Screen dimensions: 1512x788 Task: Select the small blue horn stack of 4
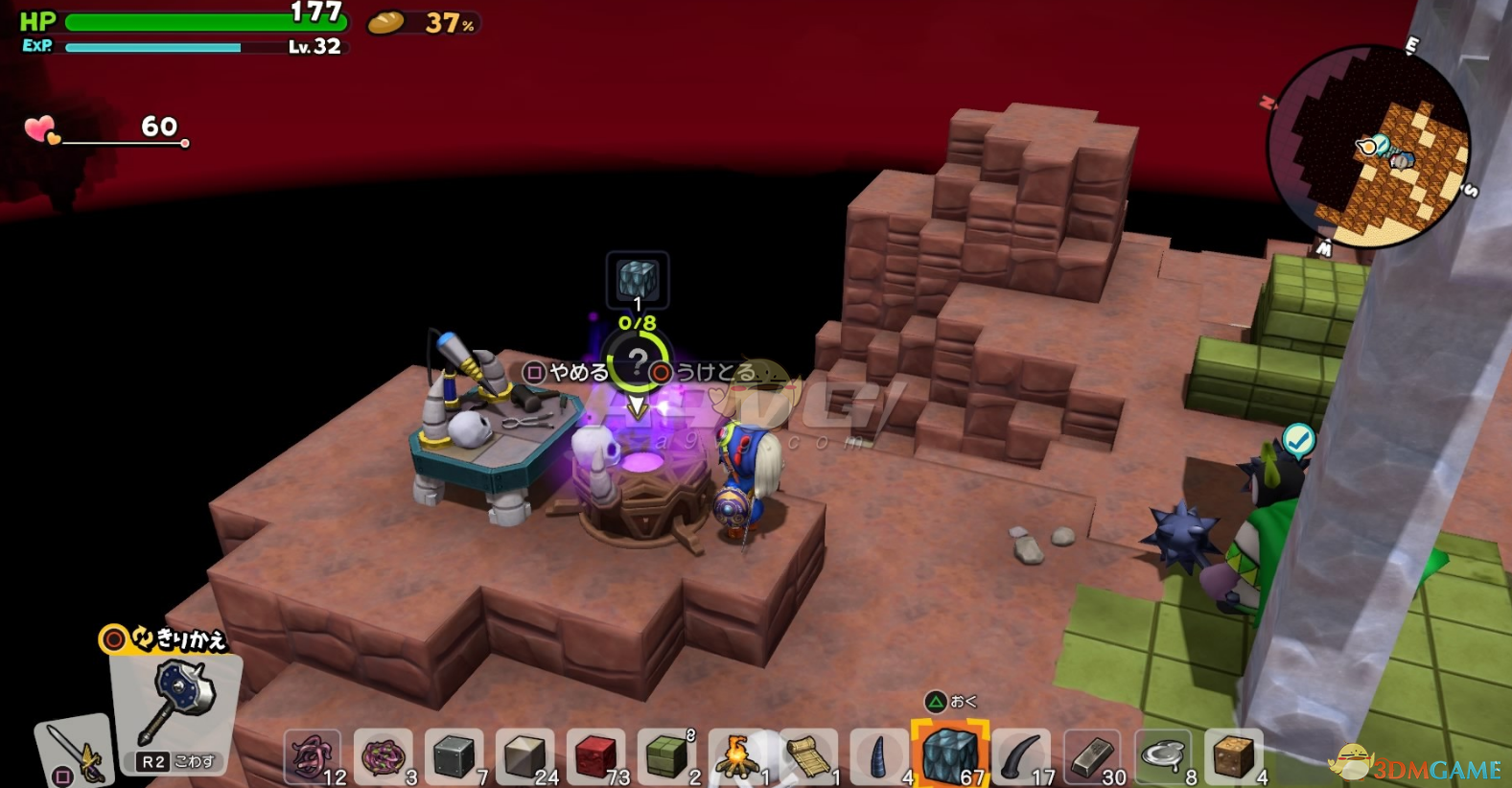(879, 757)
